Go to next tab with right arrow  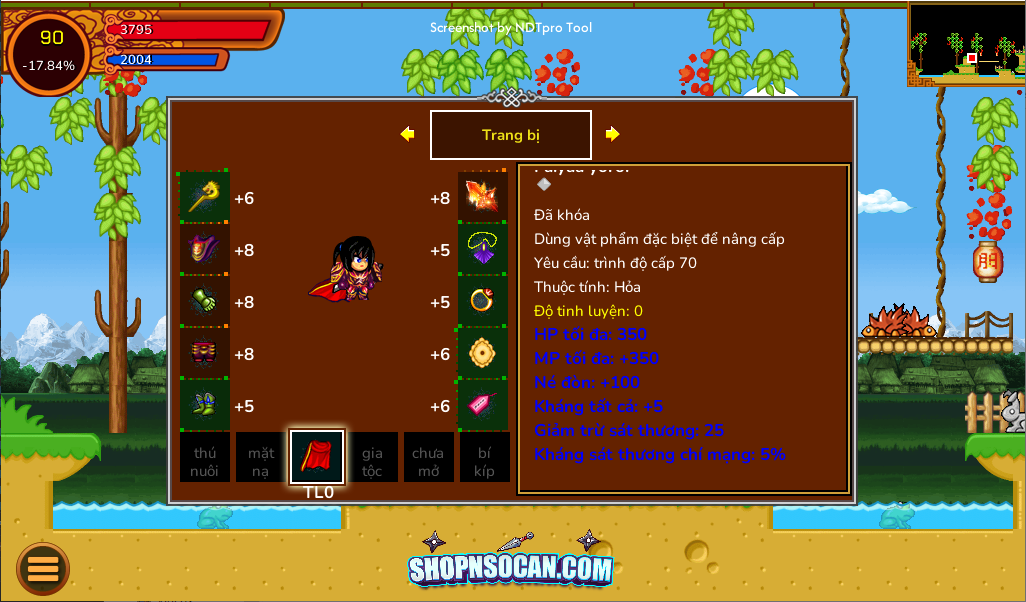point(612,134)
